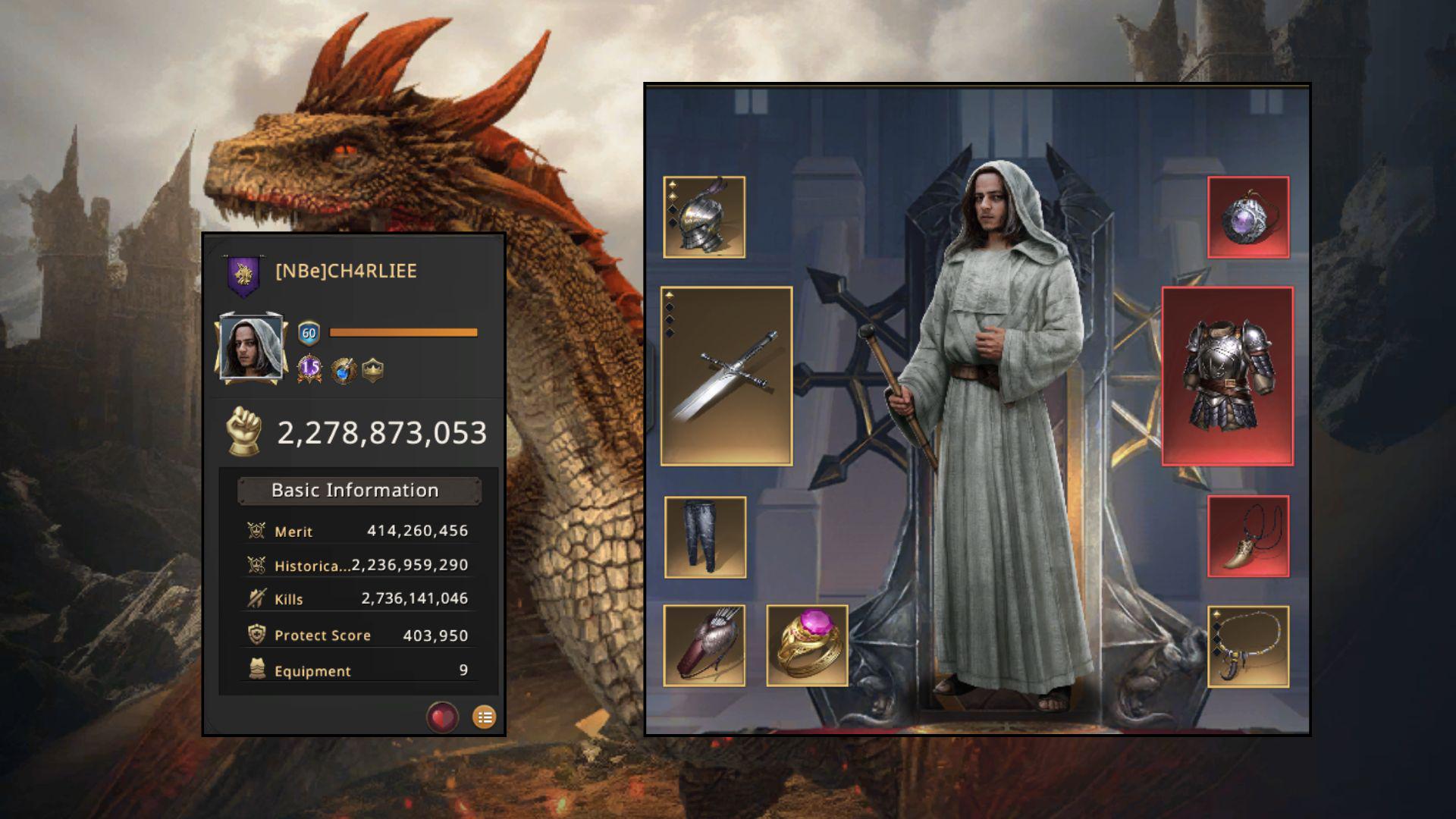The image size is (1456, 819).
Task: Choose the claw necklace slot
Action: click(x=1248, y=647)
